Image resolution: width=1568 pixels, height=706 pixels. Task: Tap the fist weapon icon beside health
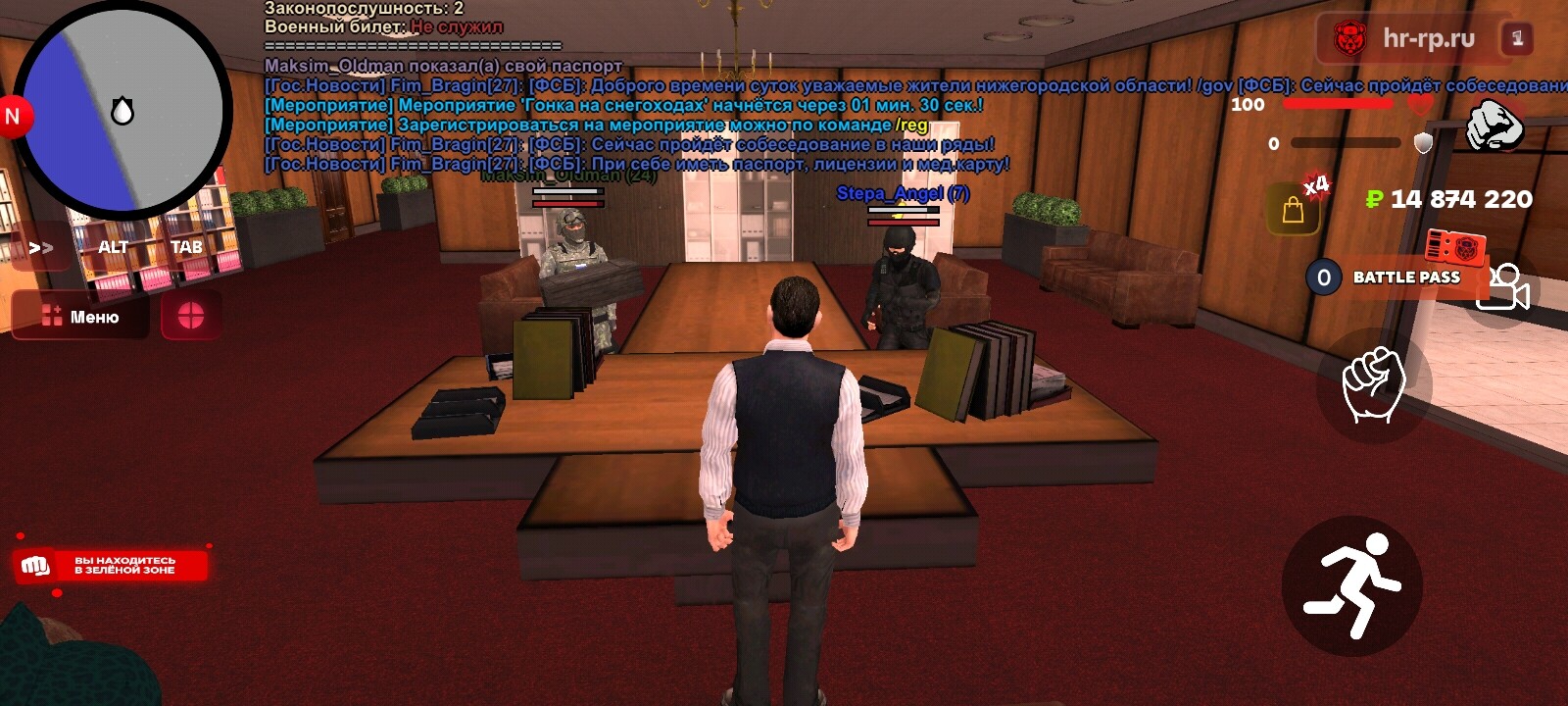(x=1494, y=126)
